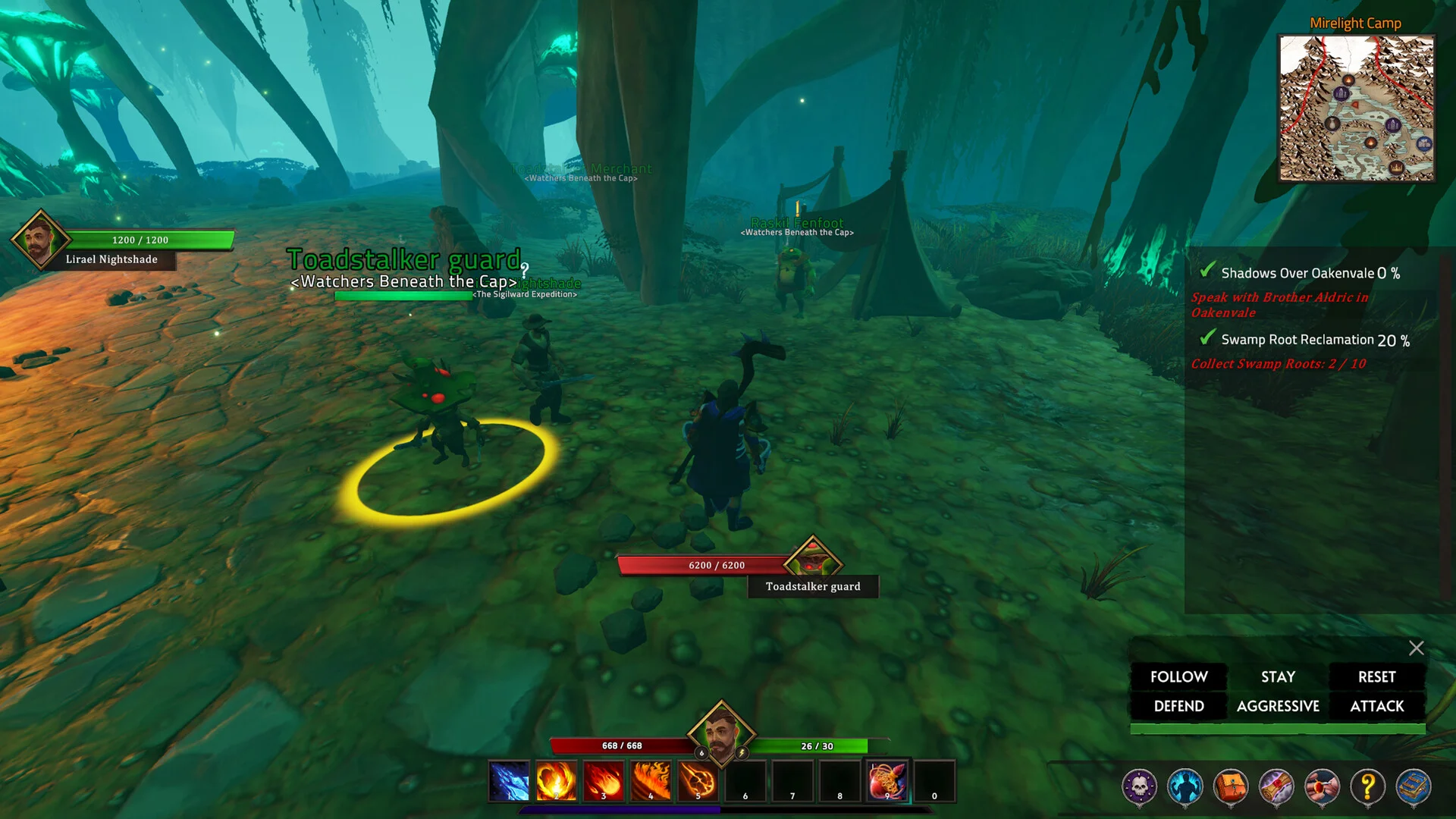The height and width of the screenshot is (819, 1456).
Task: Close the pet command panel
Action: (x=1416, y=648)
